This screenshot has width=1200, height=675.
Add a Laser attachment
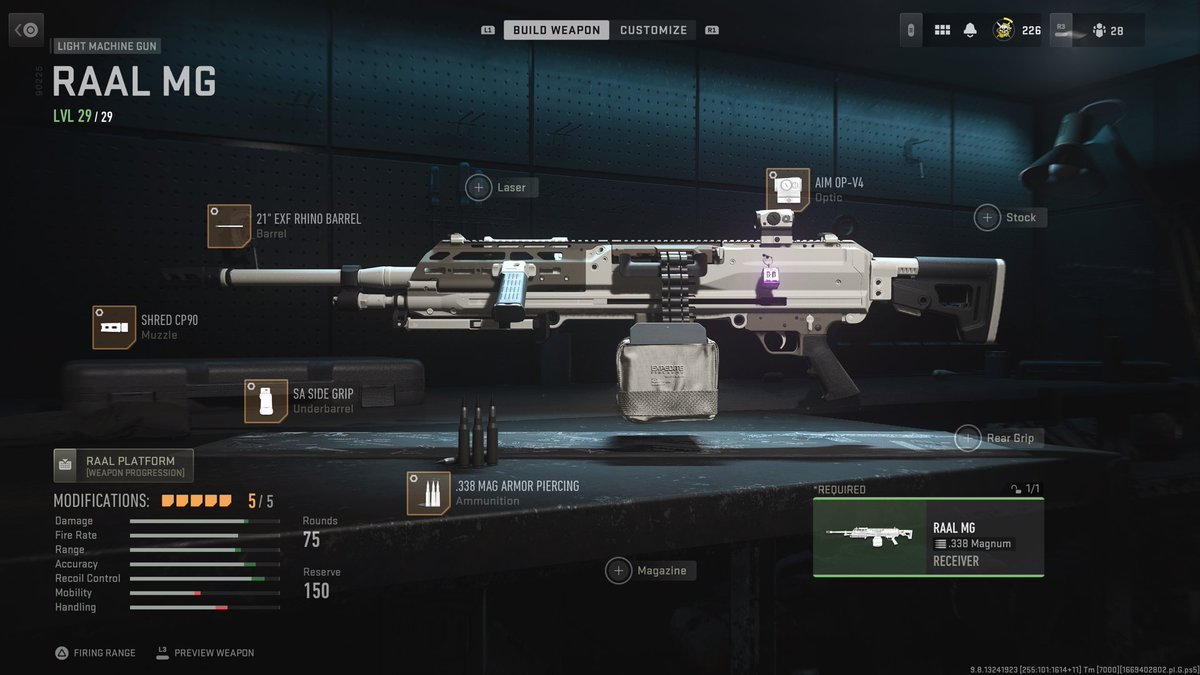tap(480, 187)
